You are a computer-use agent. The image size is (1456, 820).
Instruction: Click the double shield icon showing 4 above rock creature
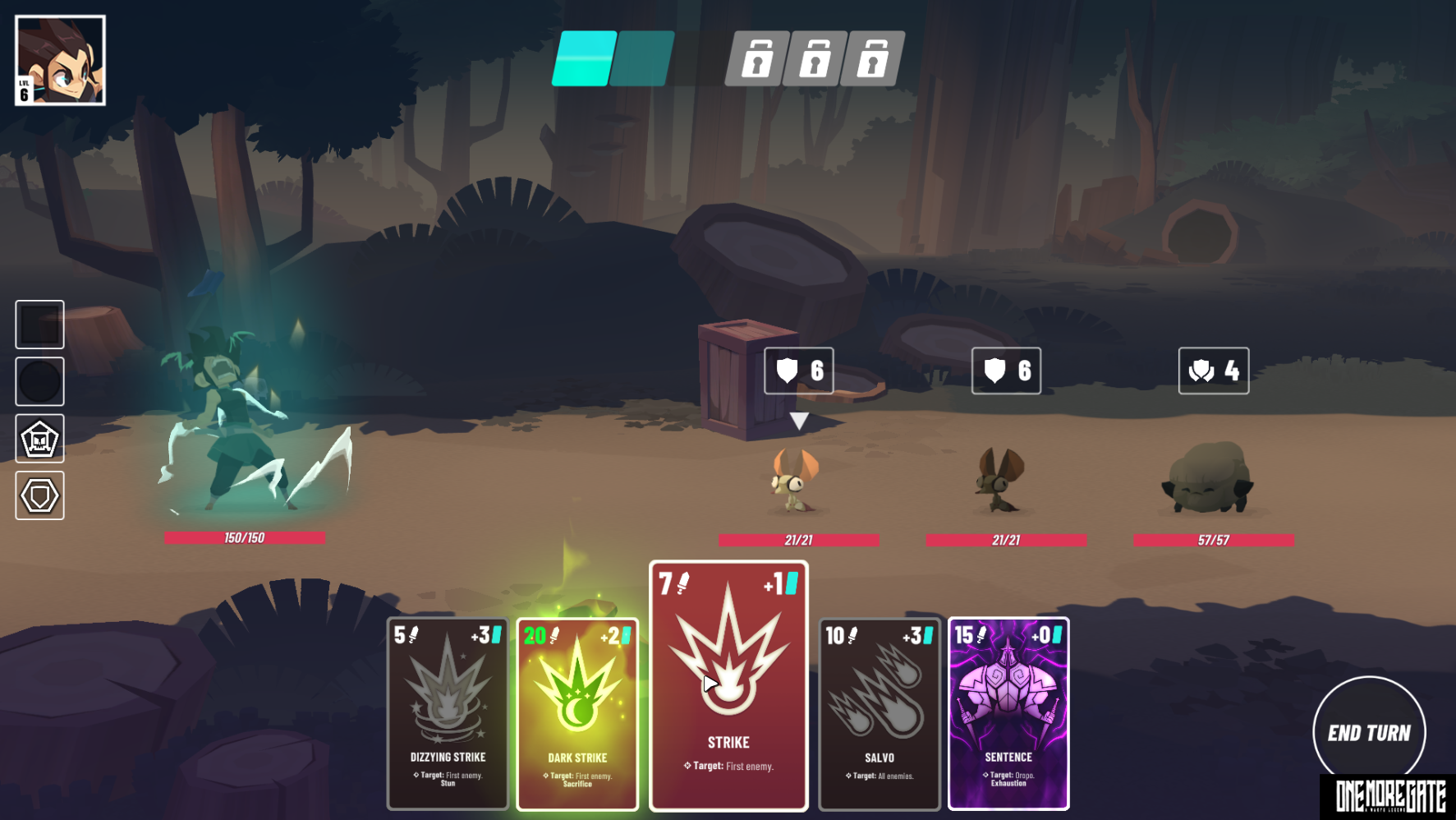tap(1214, 371)
